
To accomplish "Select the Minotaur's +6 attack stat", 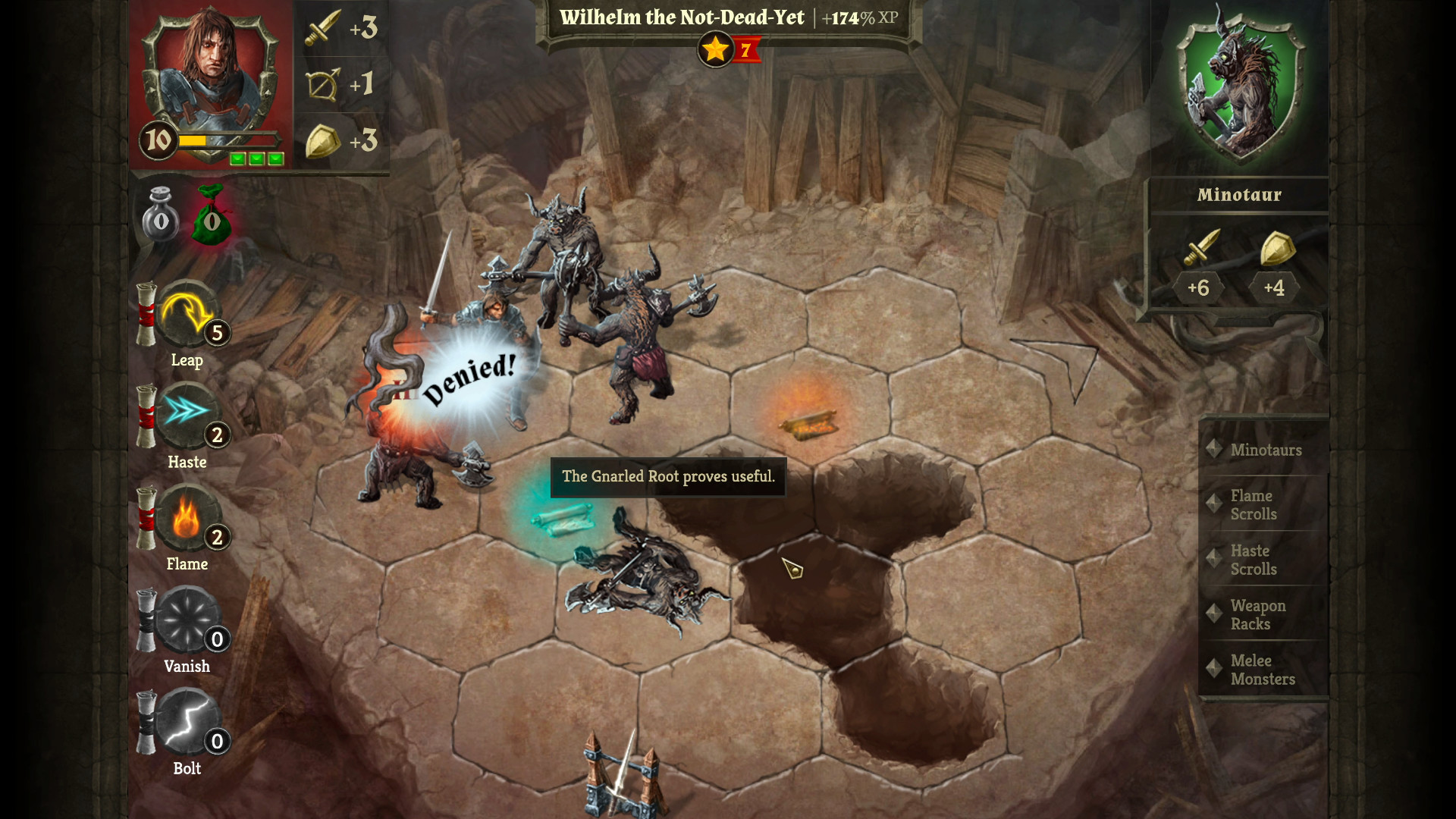I will 1200,265.
